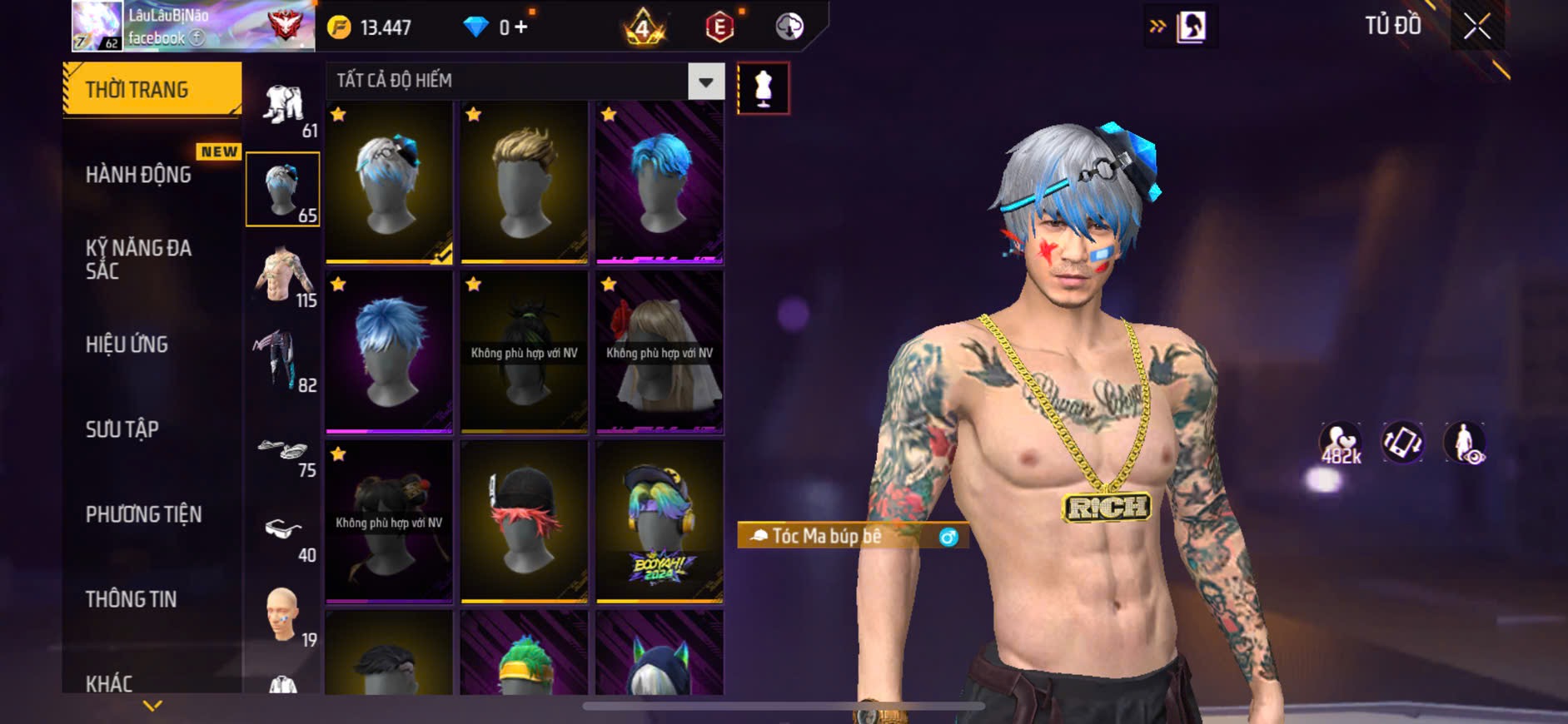The width and height of the screenshot is (1568, 724).
Task: Tap the 482k heart likes icon
Action: tap(1340, 443)
